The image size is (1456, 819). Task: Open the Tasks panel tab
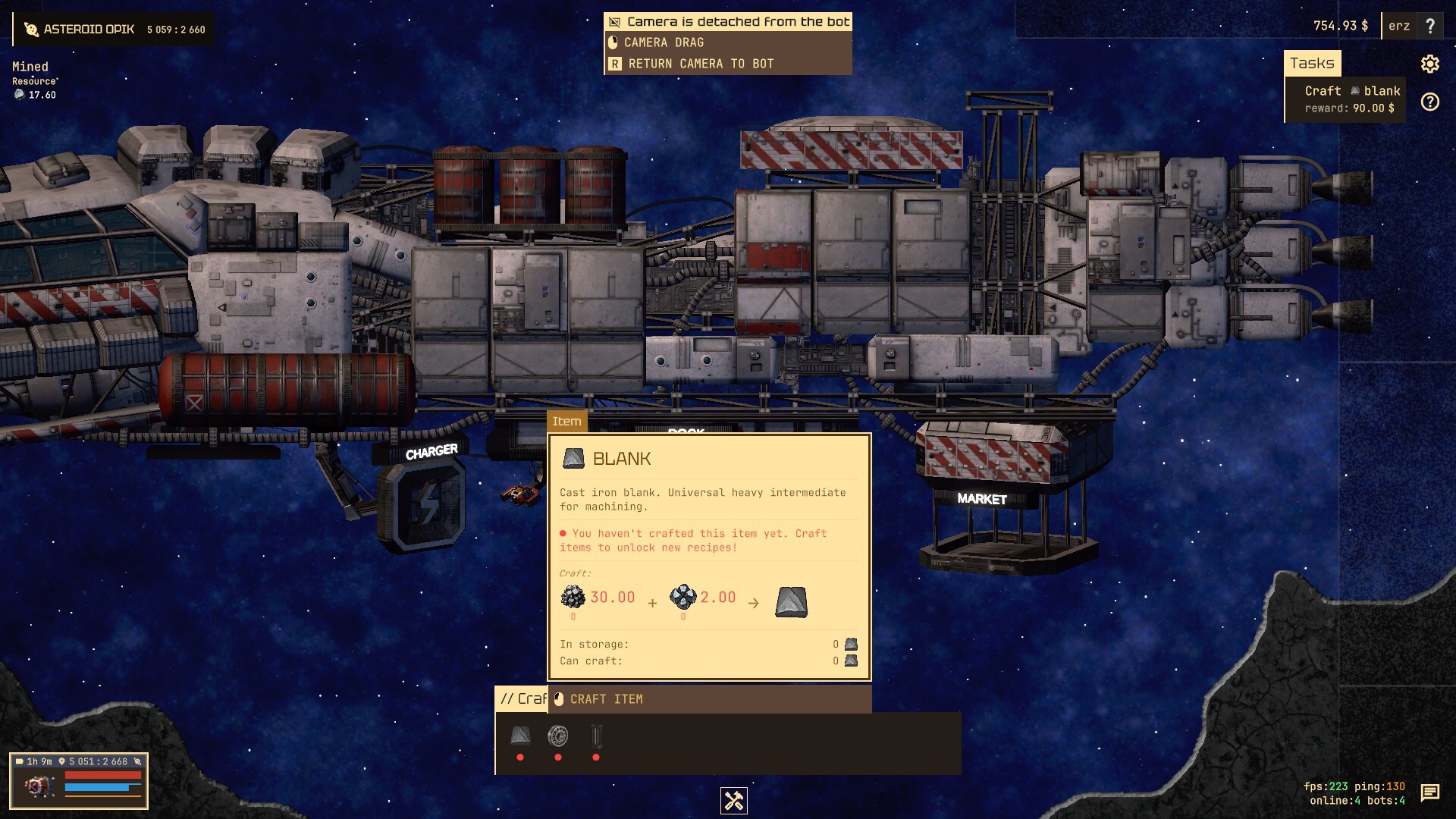pos(1312,64)
